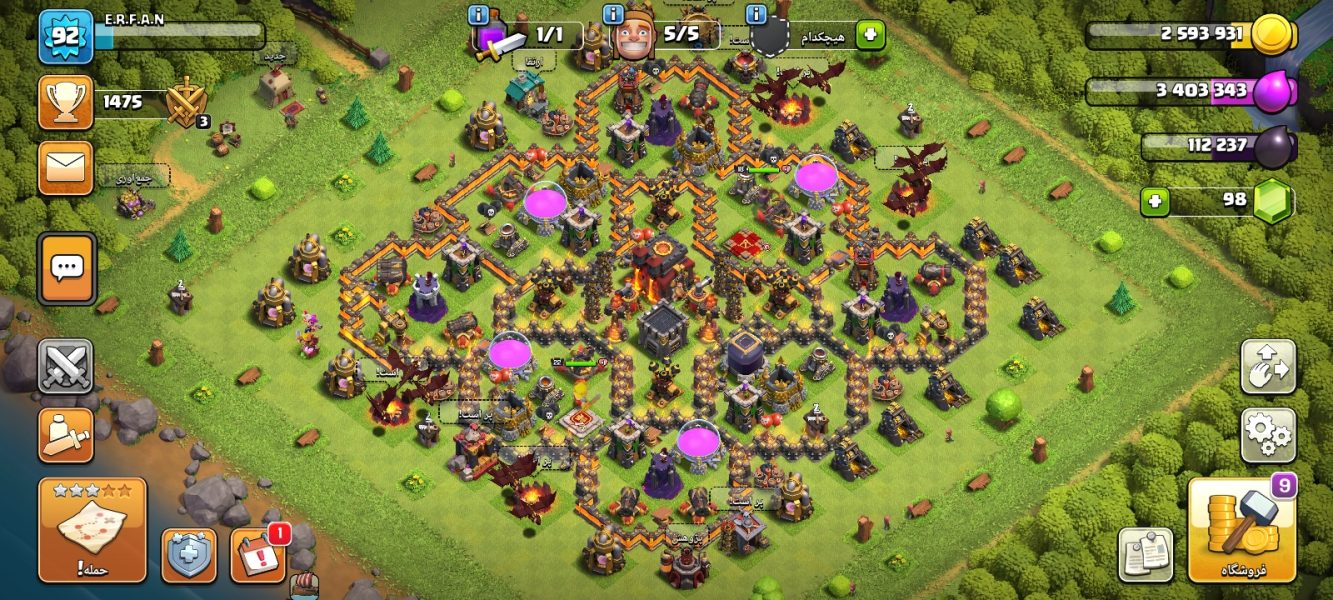The width and height of the screenshot is (1333, 600).
Task: View the level 92 player profile badge
Action: [x=66, y=36]
